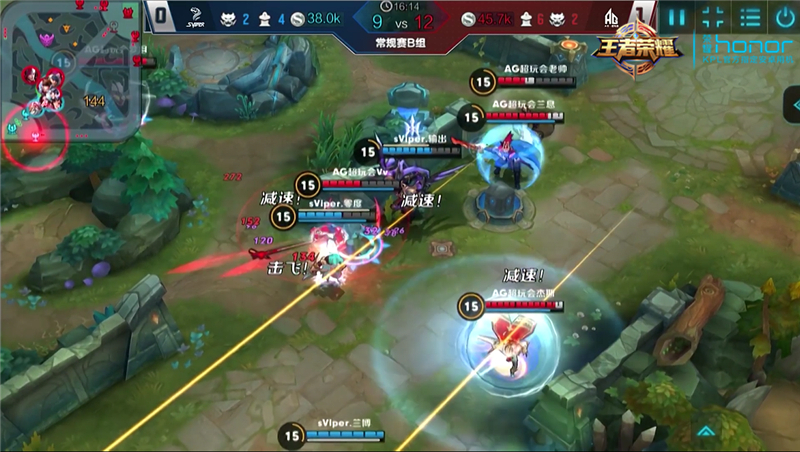Click the four-corner shrink view button
800x452 pixels.
(x=713, y=17)
